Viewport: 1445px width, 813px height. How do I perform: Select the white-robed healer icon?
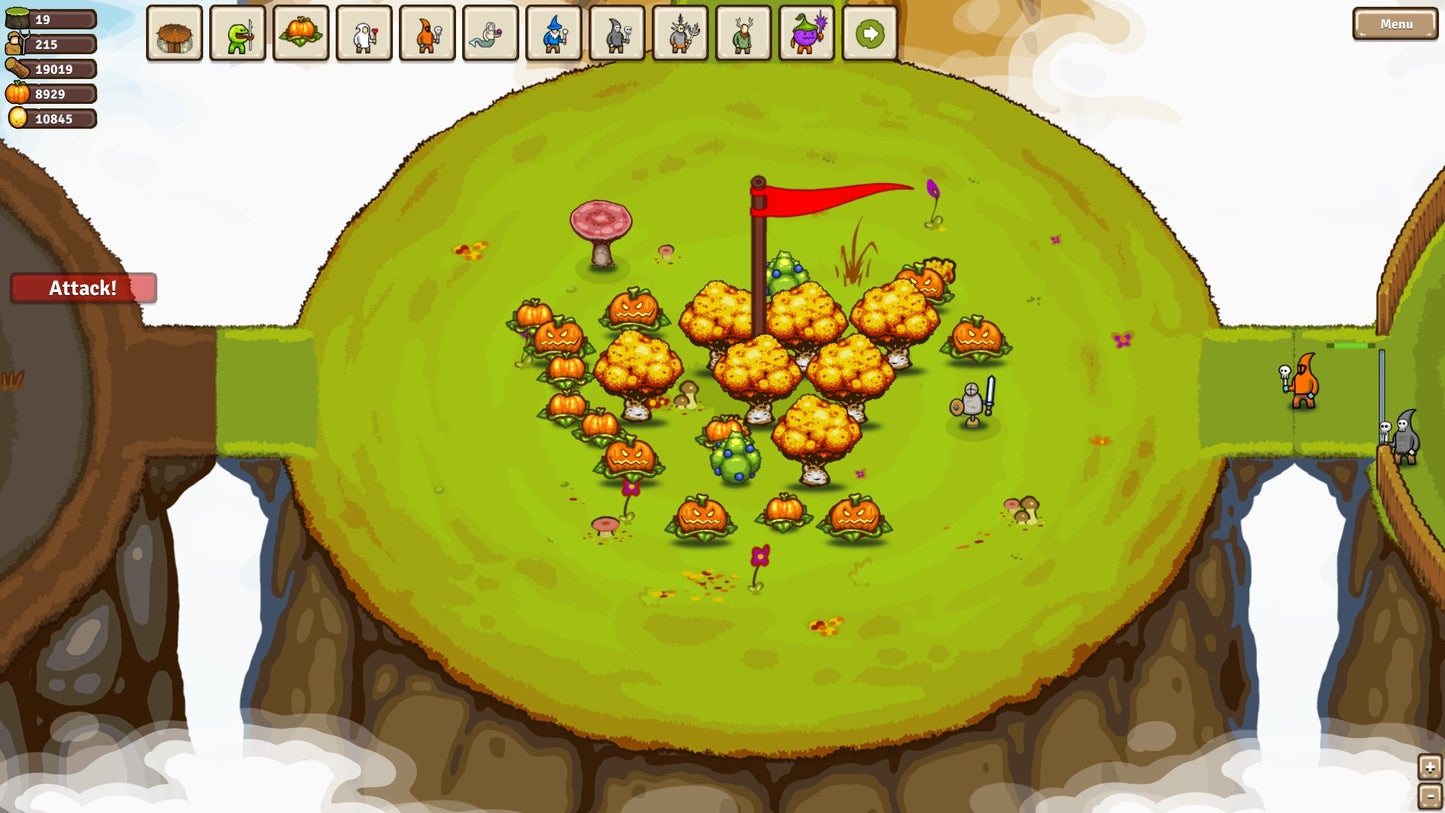[364, 33]
